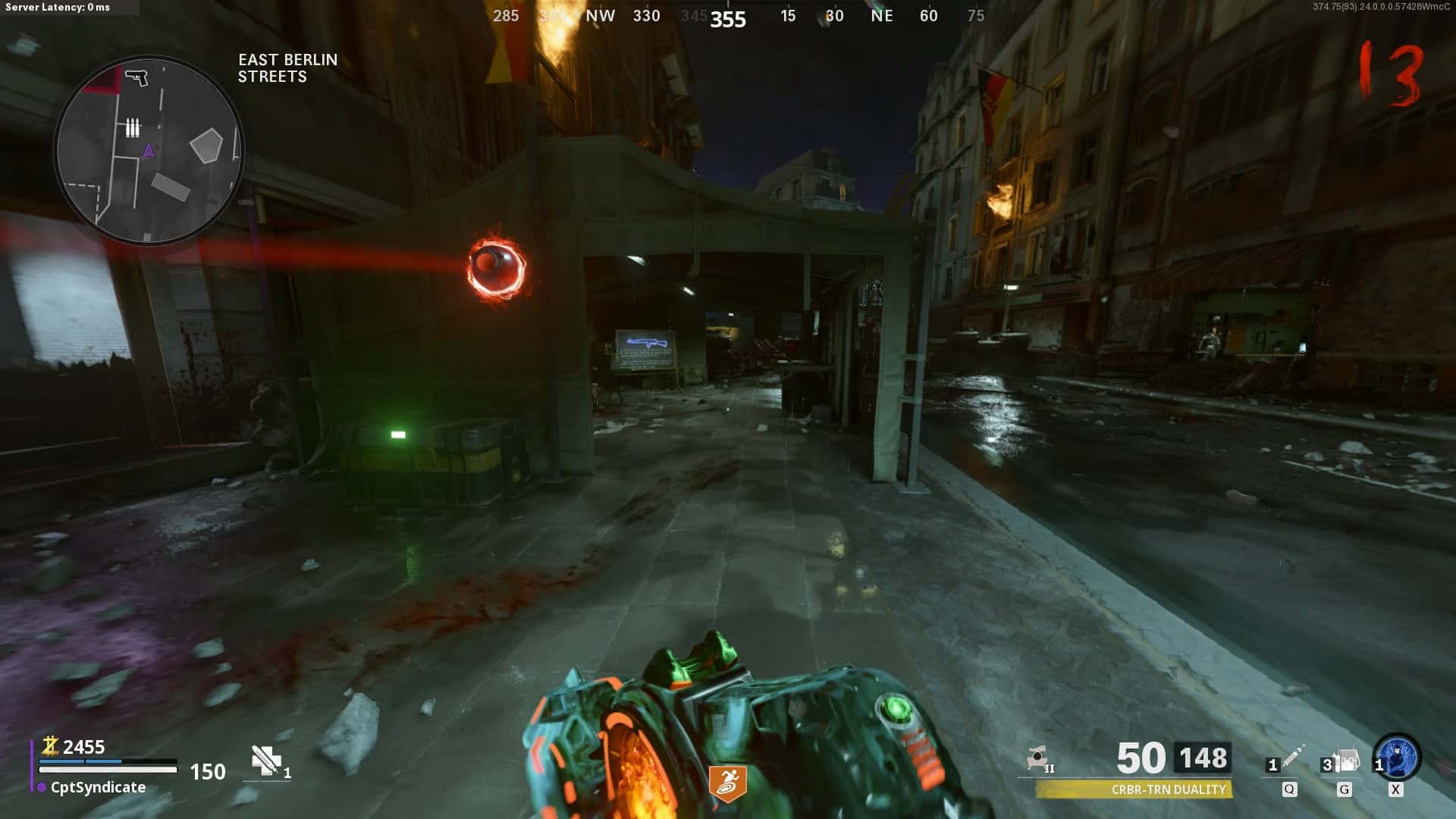Viewport: 1456px width, 819px height.
Task: Select the weapon tier II icon
Action: [1039, 758]
